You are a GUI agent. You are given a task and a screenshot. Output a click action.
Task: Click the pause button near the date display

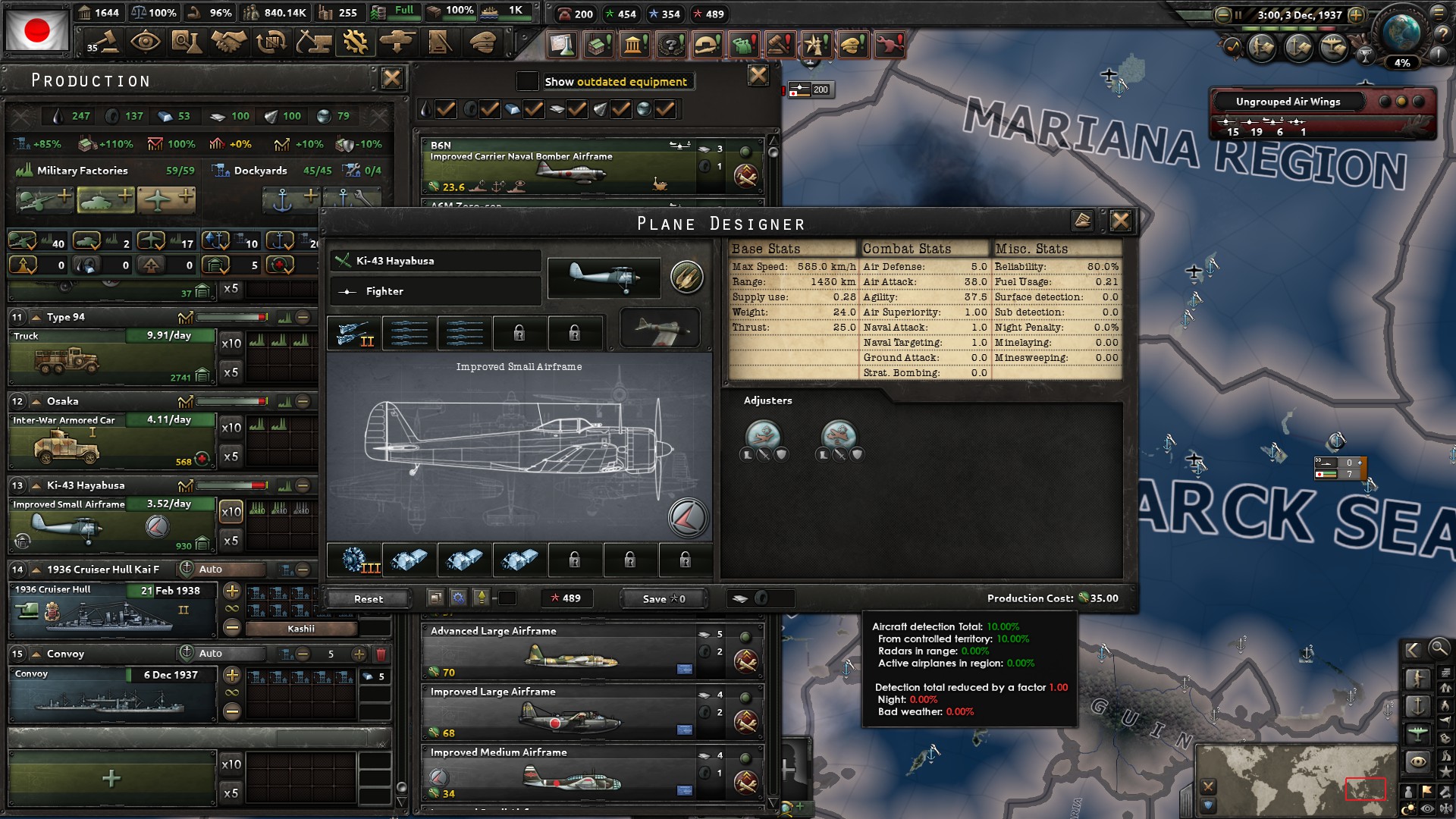click(1237, 14)
